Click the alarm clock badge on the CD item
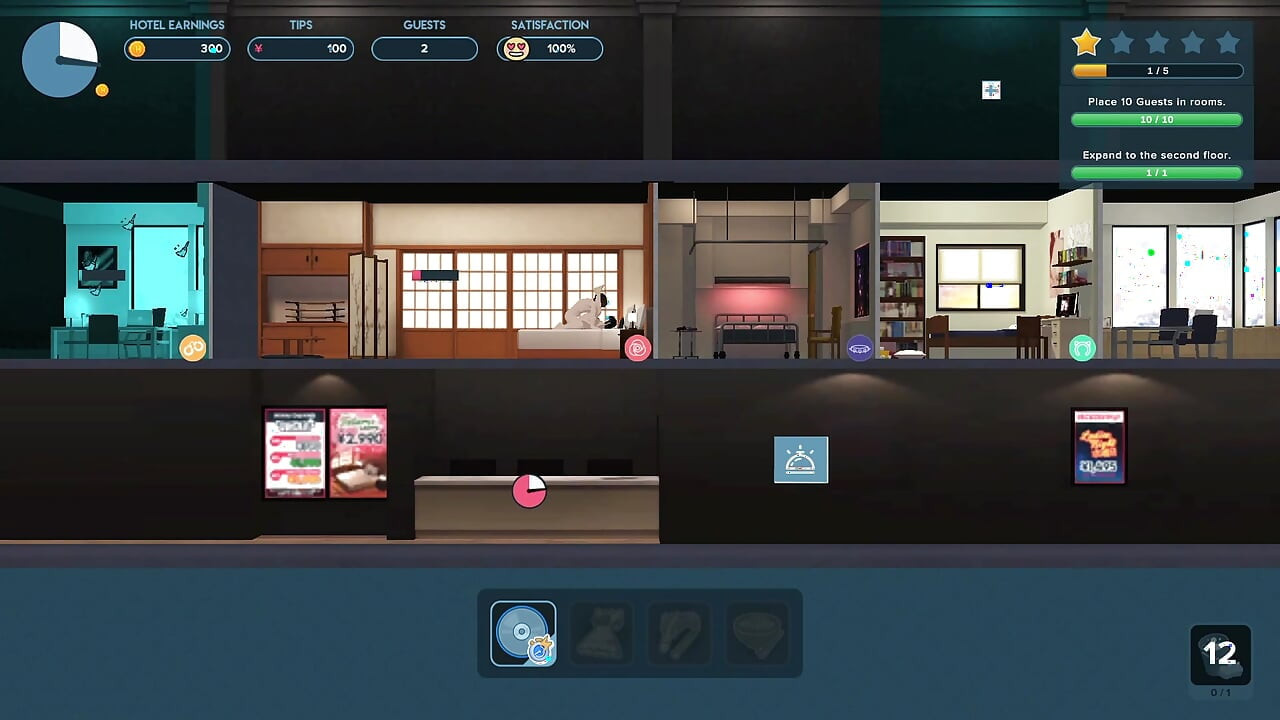The width and height of the screenshot is (1280, 720). [540, 651]
